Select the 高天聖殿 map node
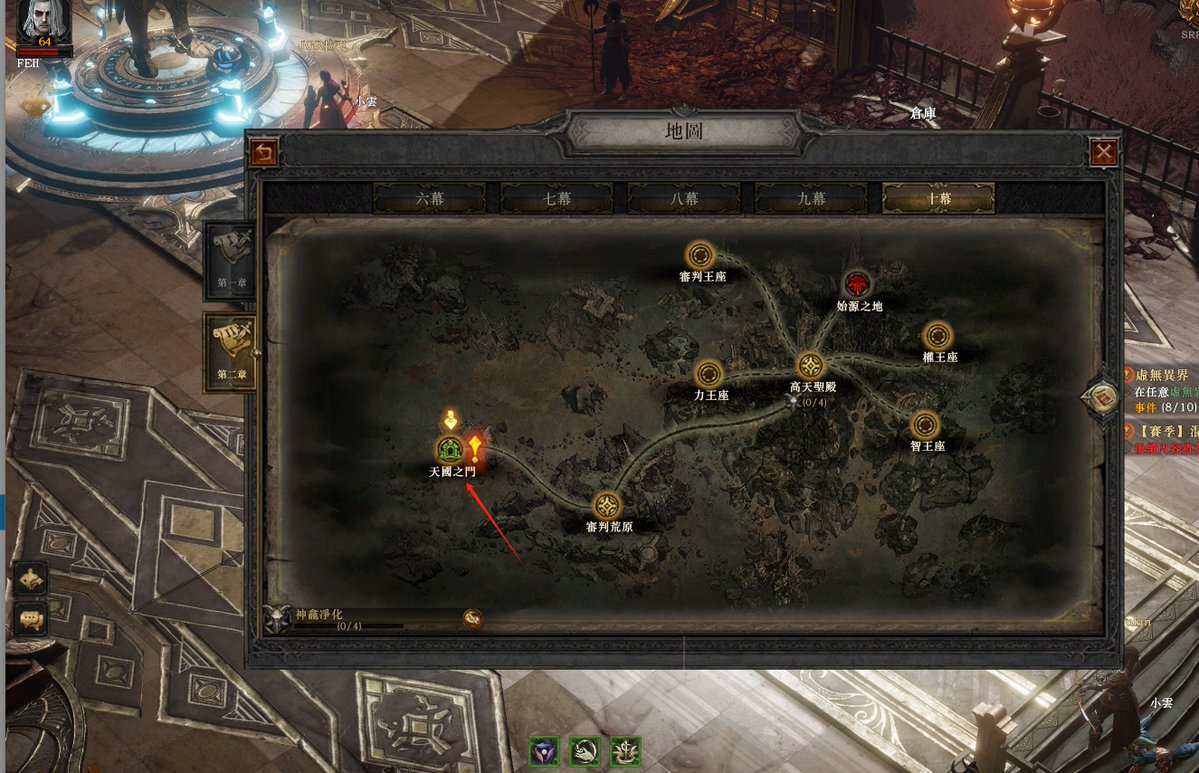The width and height of the screenshot is (1199, 773). [x=810, y=366]
